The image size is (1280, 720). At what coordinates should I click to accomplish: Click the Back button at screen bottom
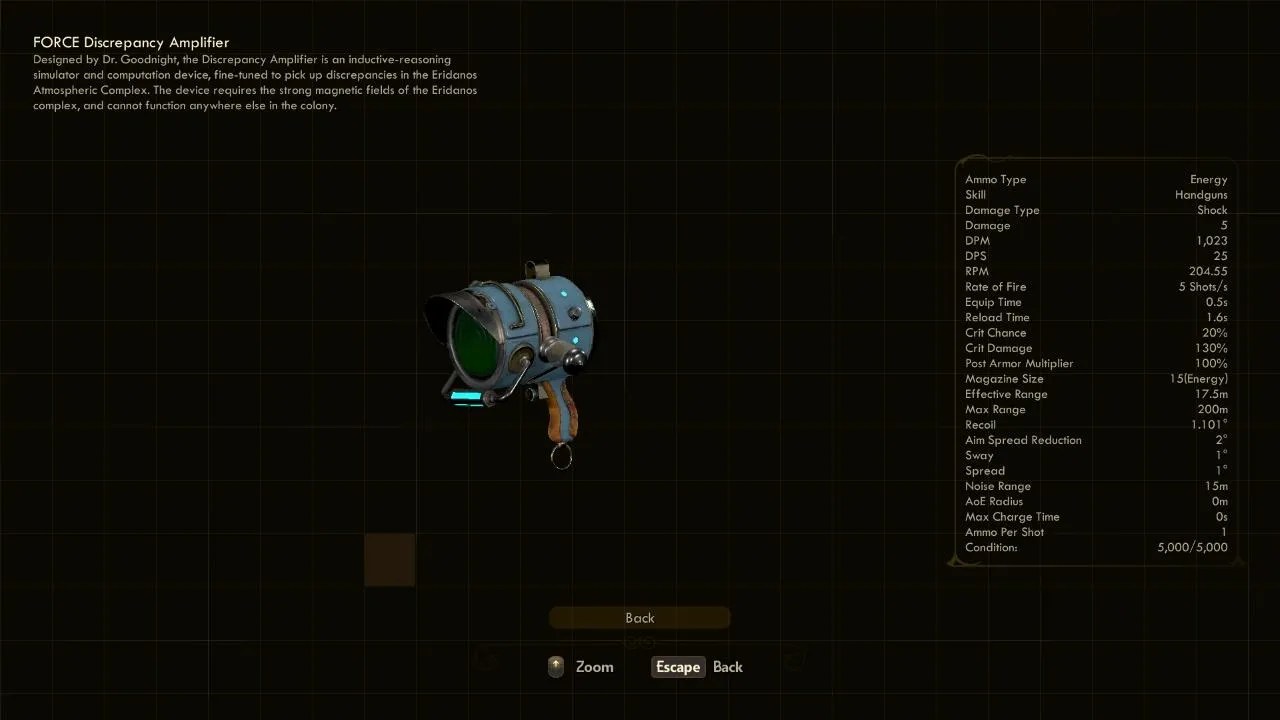[x=639, y=617]
